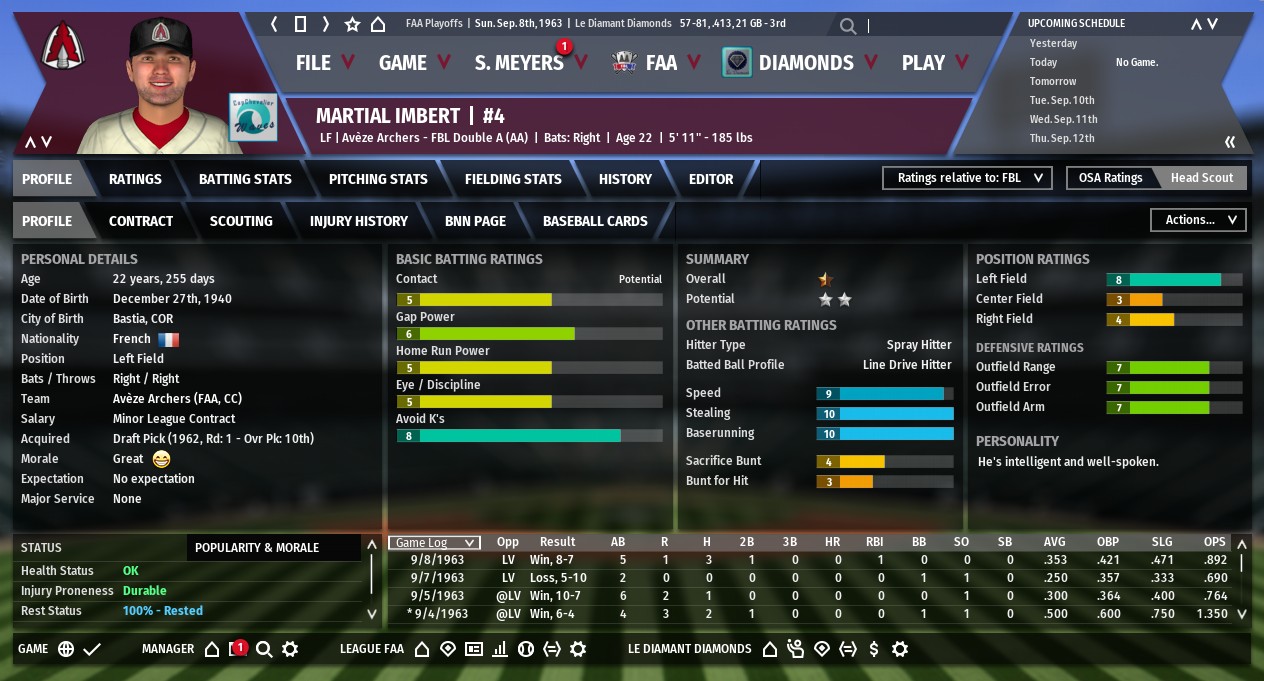View the Scouting sub-tab

tap(241, 221)
